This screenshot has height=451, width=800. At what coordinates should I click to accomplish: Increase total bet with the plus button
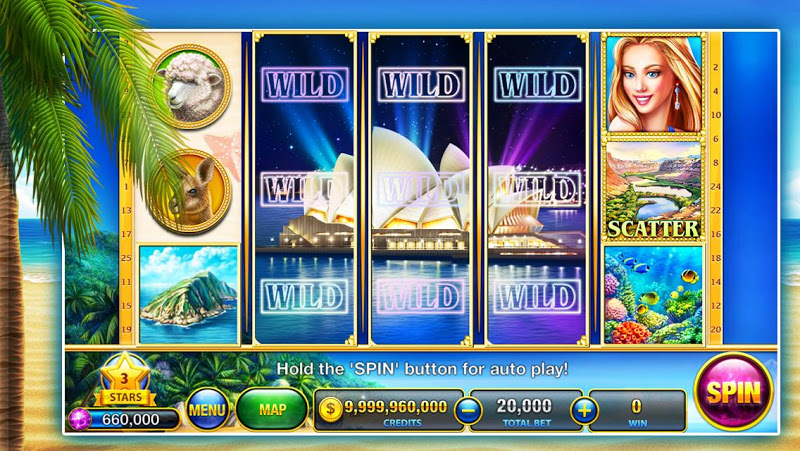[584, 409]
